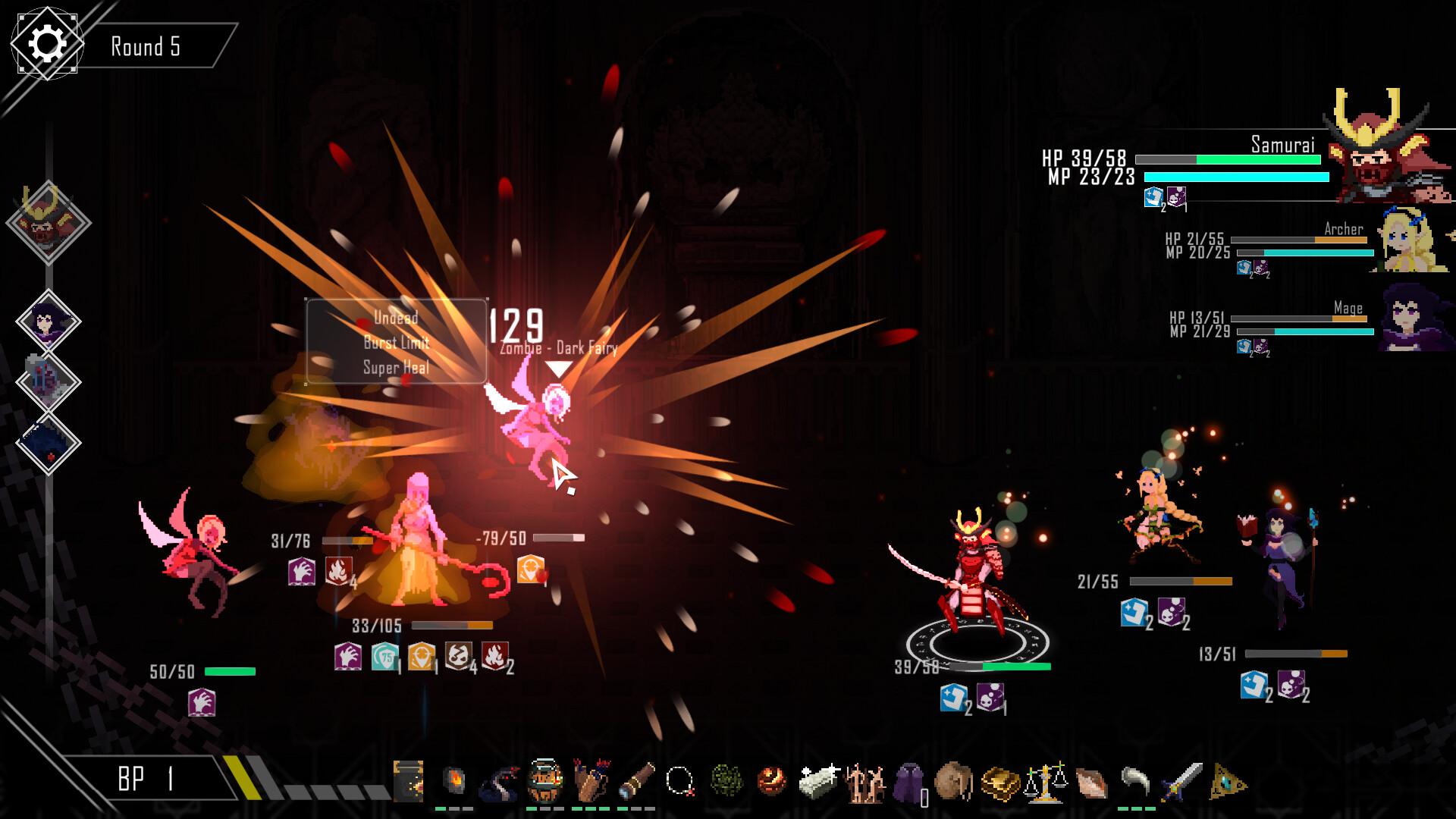Screen dimensions: 1456x819
Task: Activate the fiery orb item
Action: [x=772, y=781]
